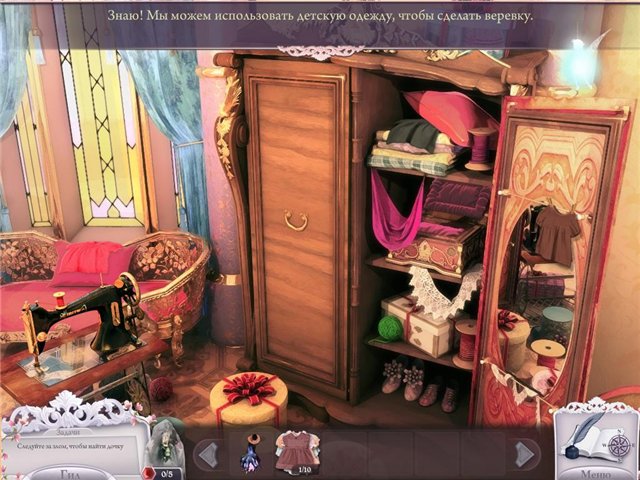Viewport: 640px width, 480px height.
Task: Select the blue doll inventory item
Action: (x=249, y=453)
